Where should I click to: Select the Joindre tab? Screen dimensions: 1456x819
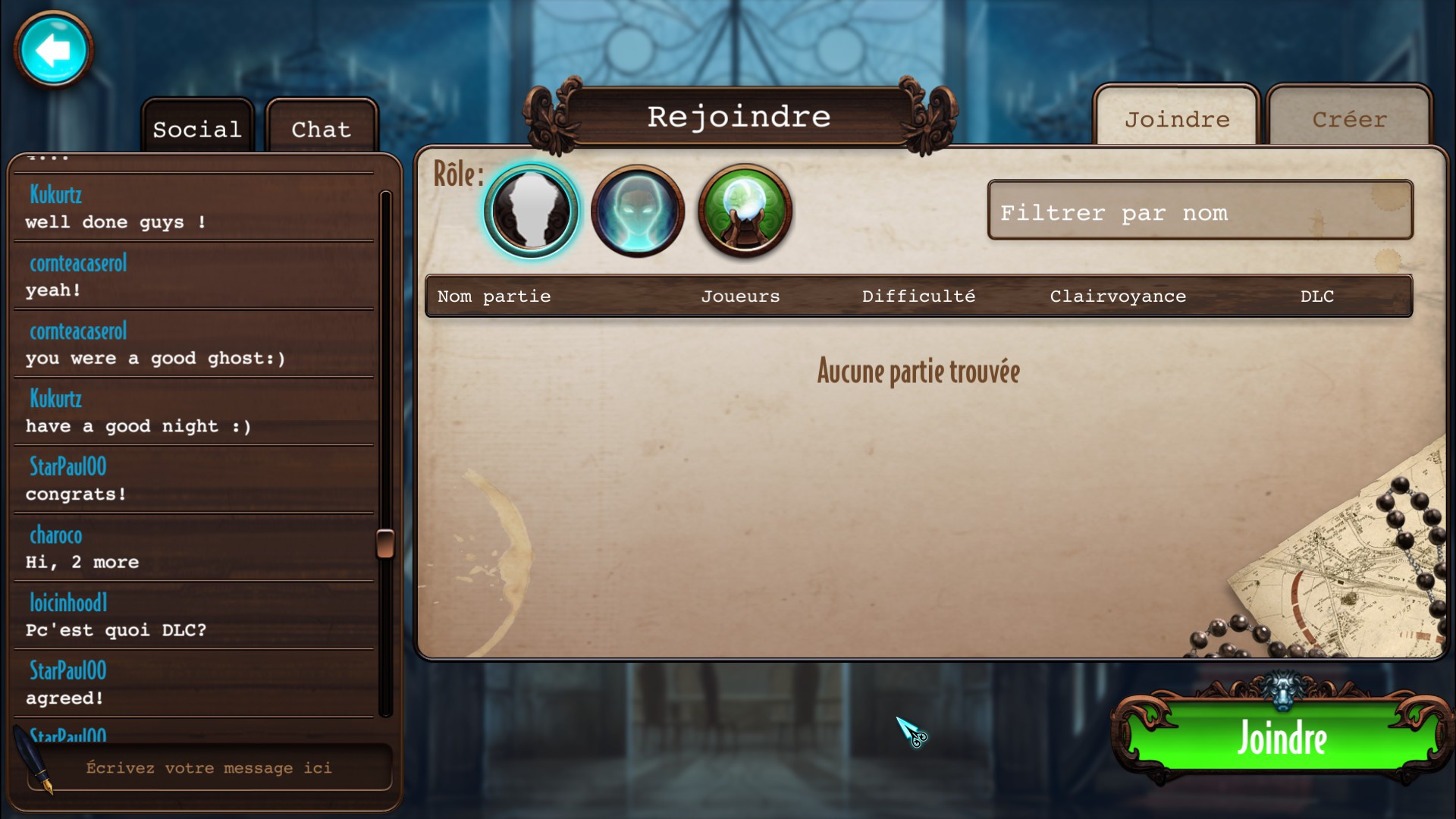point(1176,119)
